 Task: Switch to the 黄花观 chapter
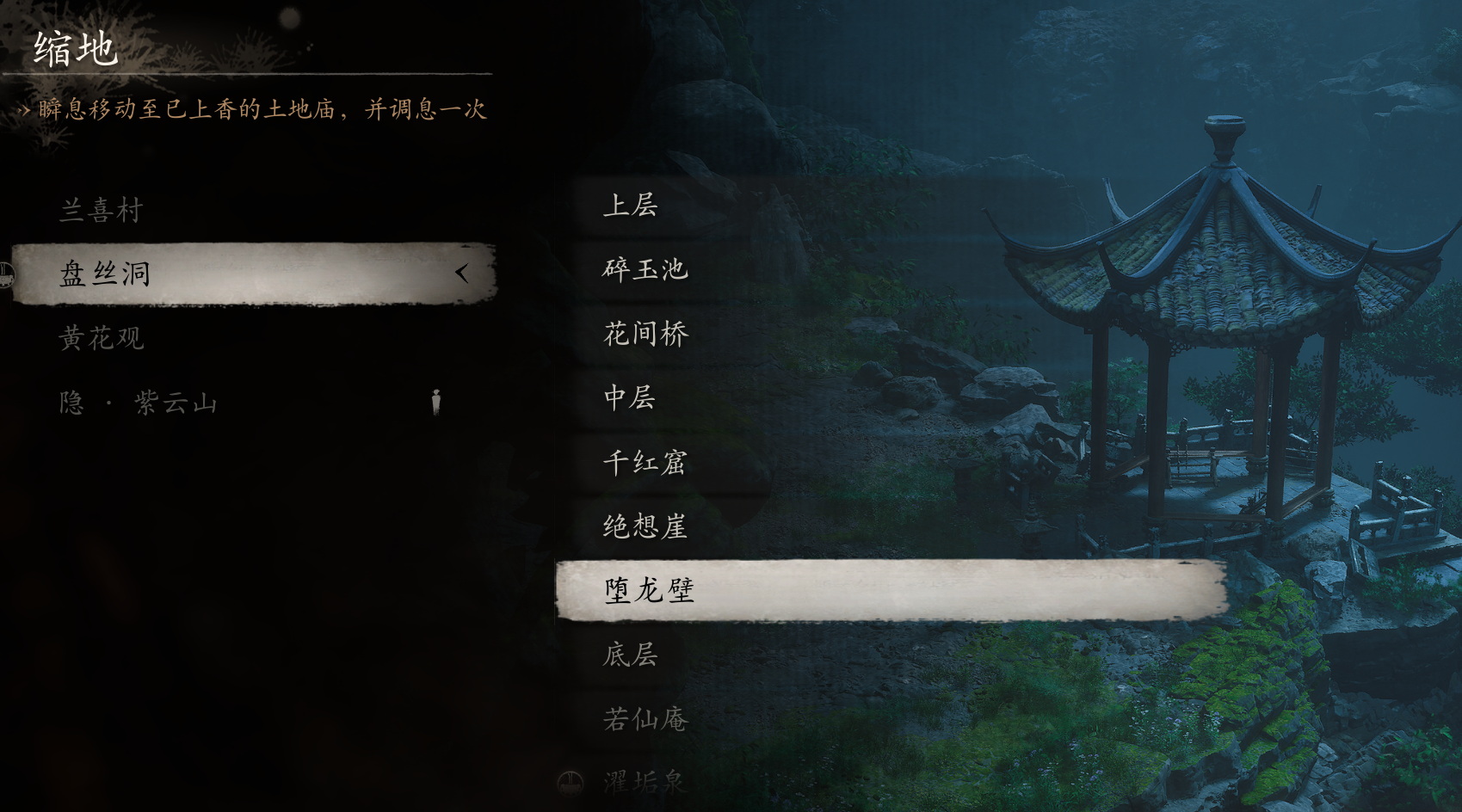point(103,337)
